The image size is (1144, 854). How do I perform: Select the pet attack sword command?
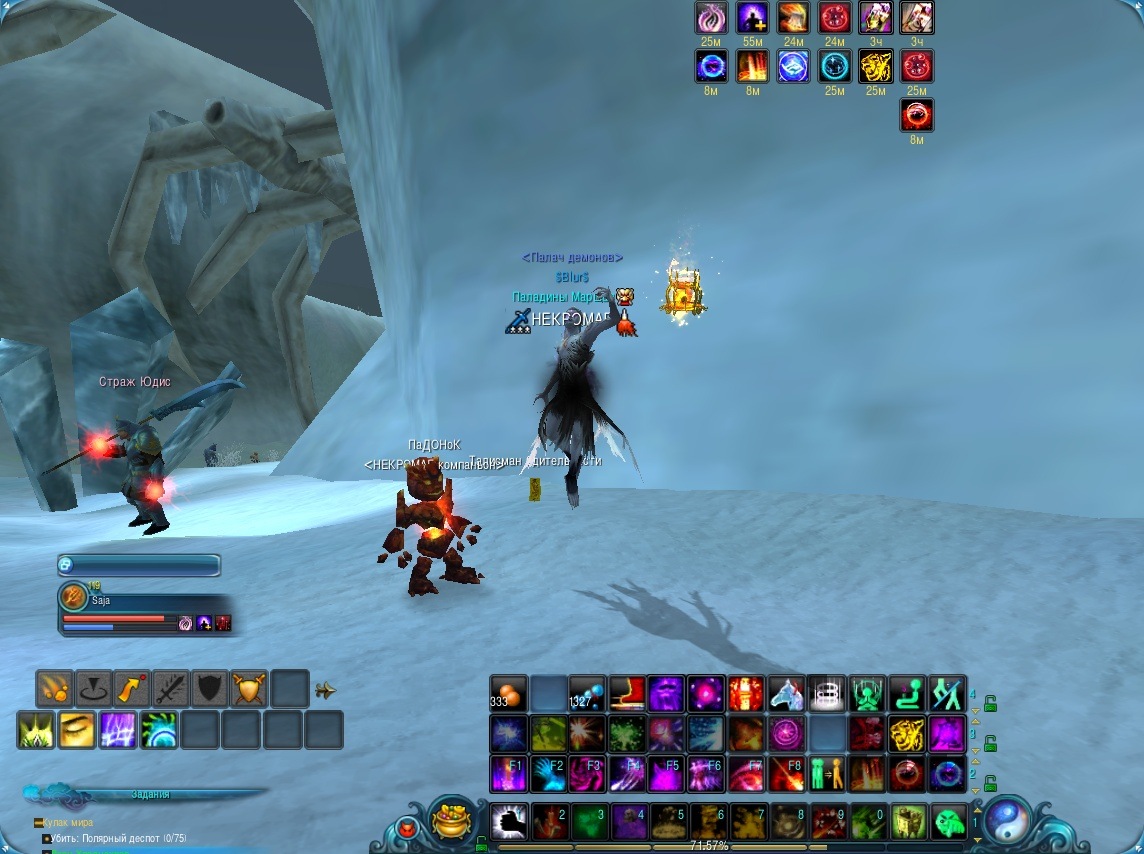pos(171,688)
